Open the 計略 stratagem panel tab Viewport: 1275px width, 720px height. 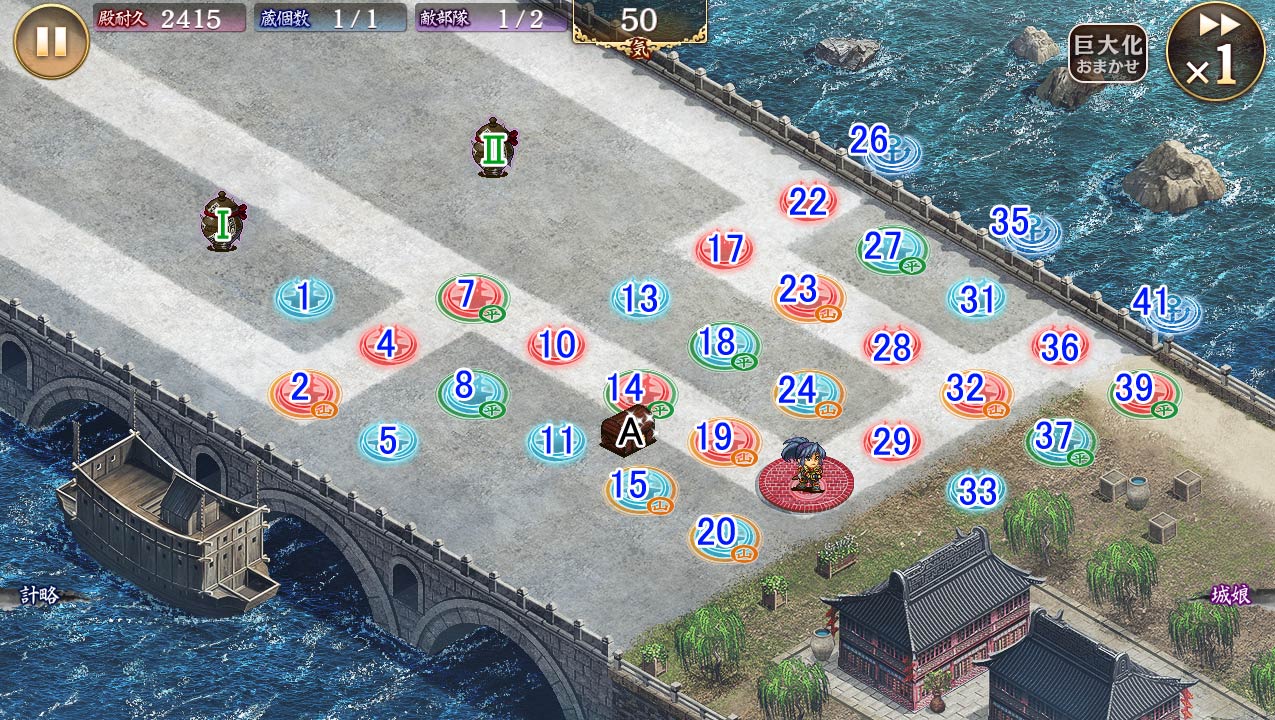point(40,596)
